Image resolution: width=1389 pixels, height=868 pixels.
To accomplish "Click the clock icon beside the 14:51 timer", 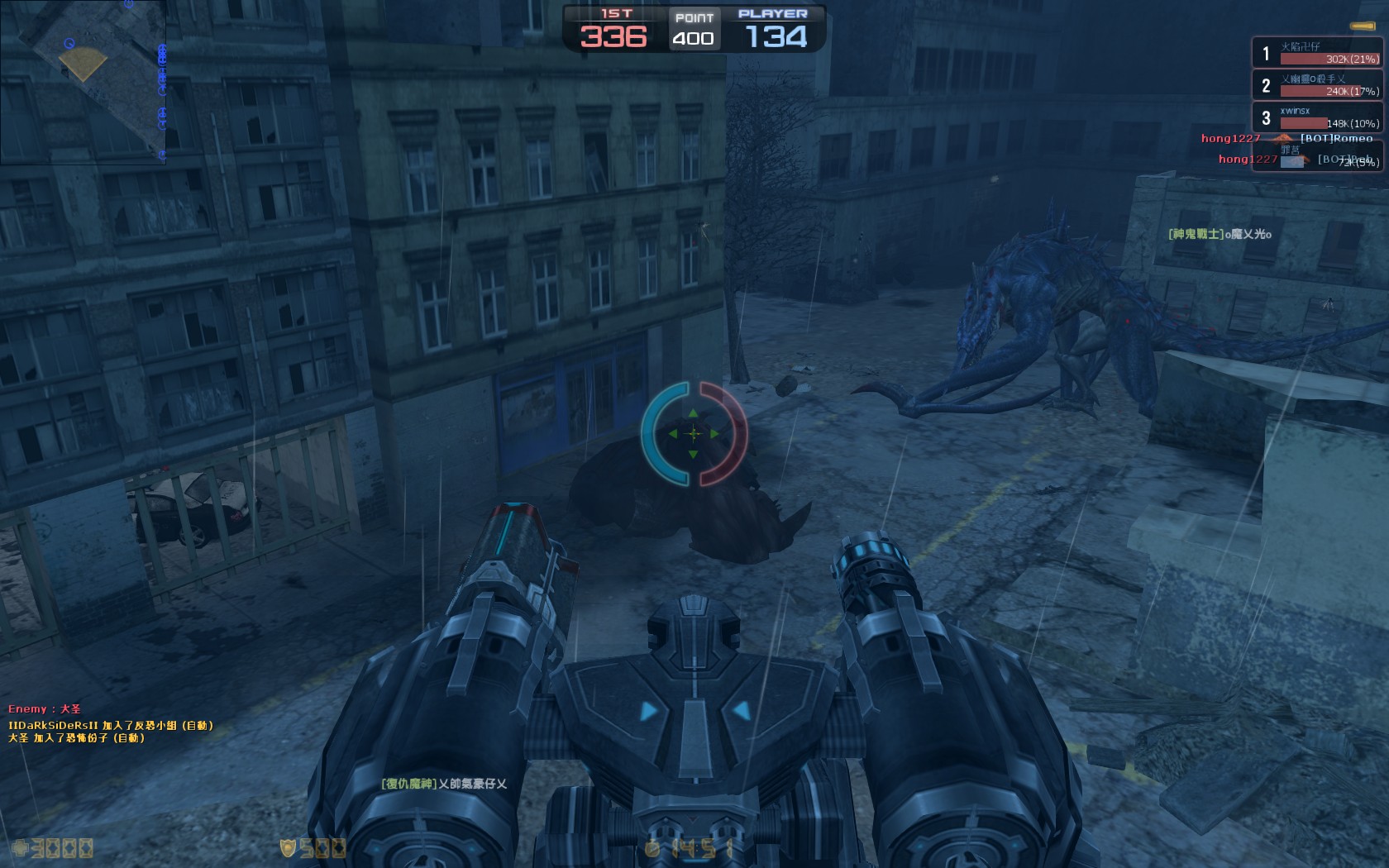I will tap(652, 847).
